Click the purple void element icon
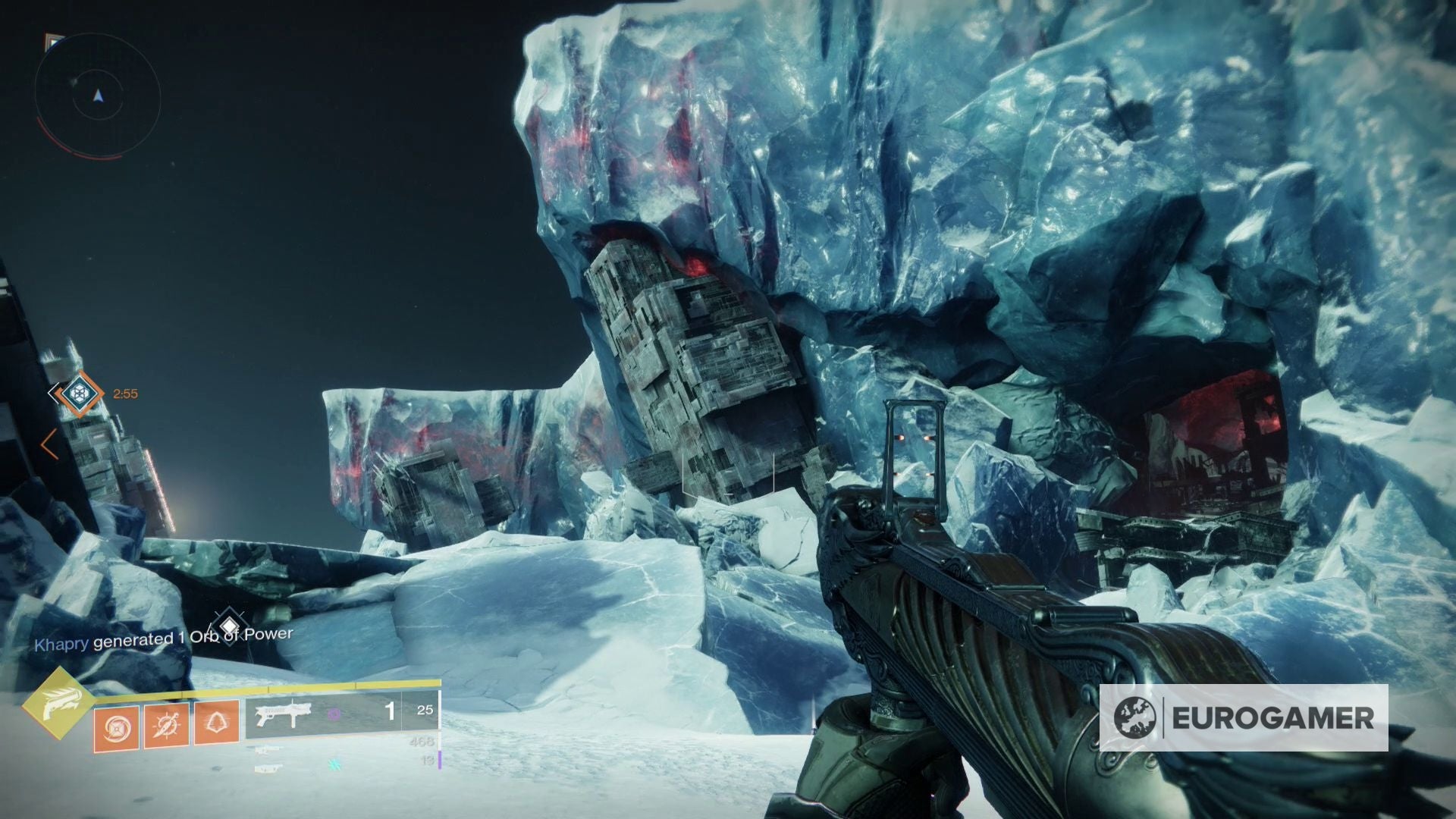 (x=334, y=714)
